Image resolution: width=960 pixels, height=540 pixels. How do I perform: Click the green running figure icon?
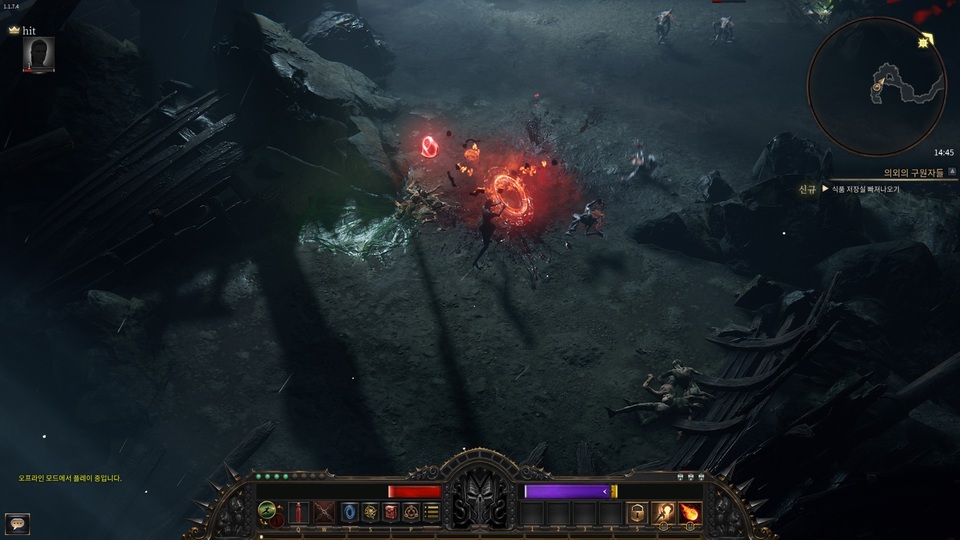click(x=269, y=511)
